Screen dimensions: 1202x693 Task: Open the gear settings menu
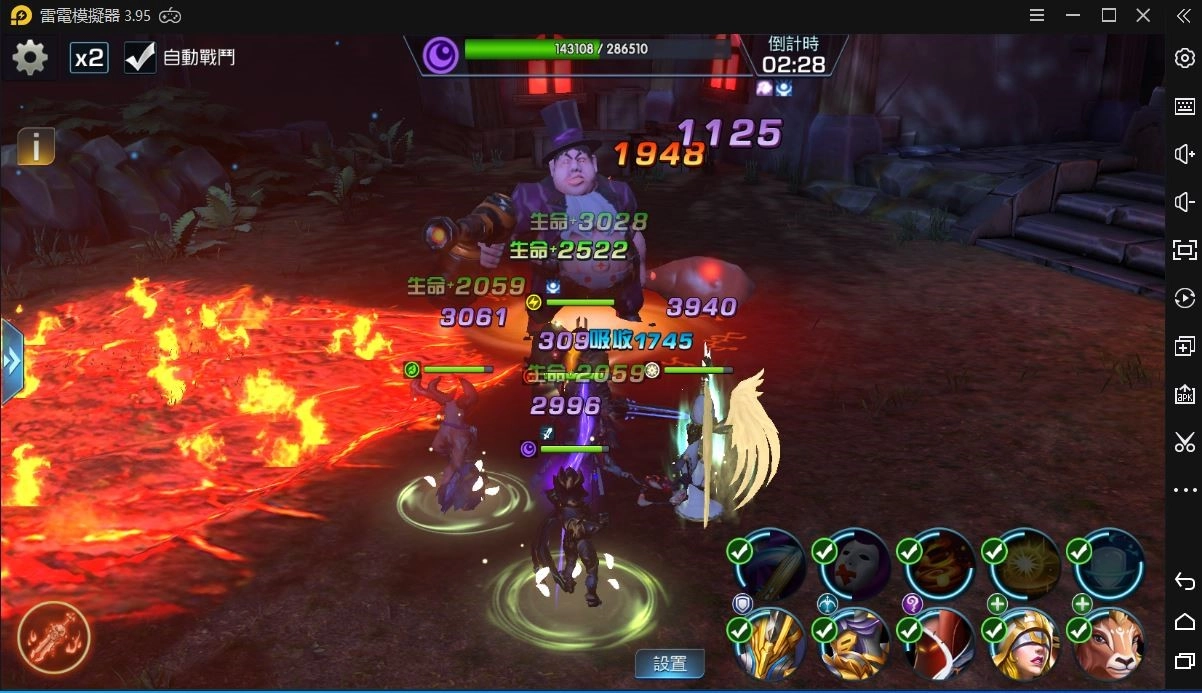pos(30,58)
